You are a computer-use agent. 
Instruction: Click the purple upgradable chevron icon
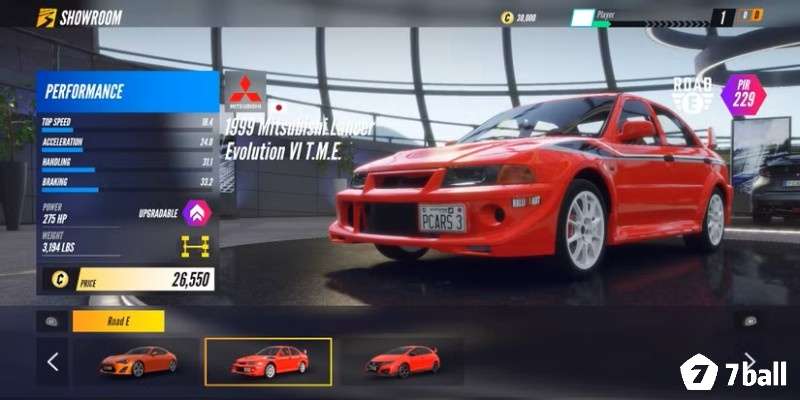coord(198,213)
